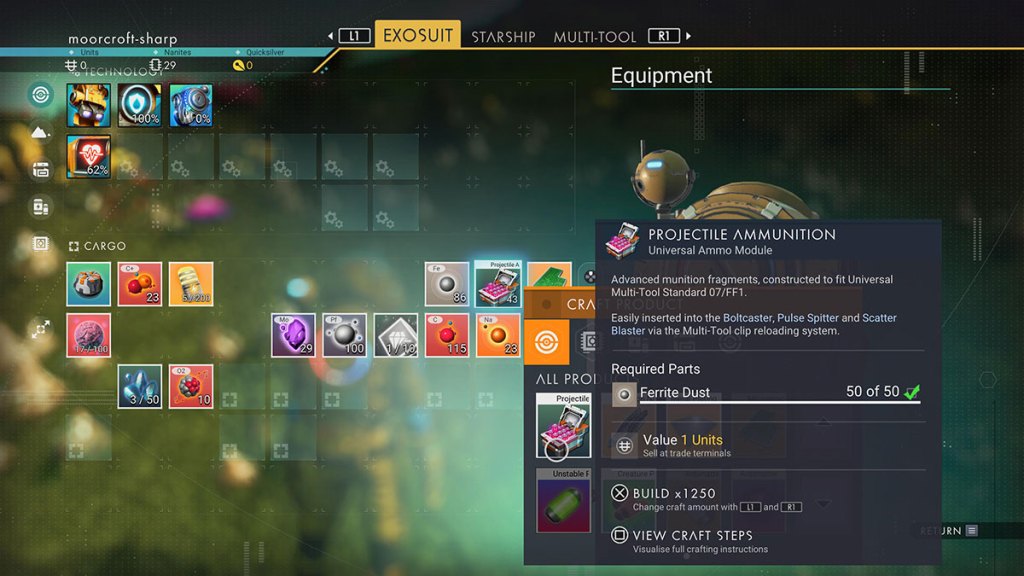Select the Carbon stack of 115
This screenshot has width=1024, height=576.
(447, 335)
